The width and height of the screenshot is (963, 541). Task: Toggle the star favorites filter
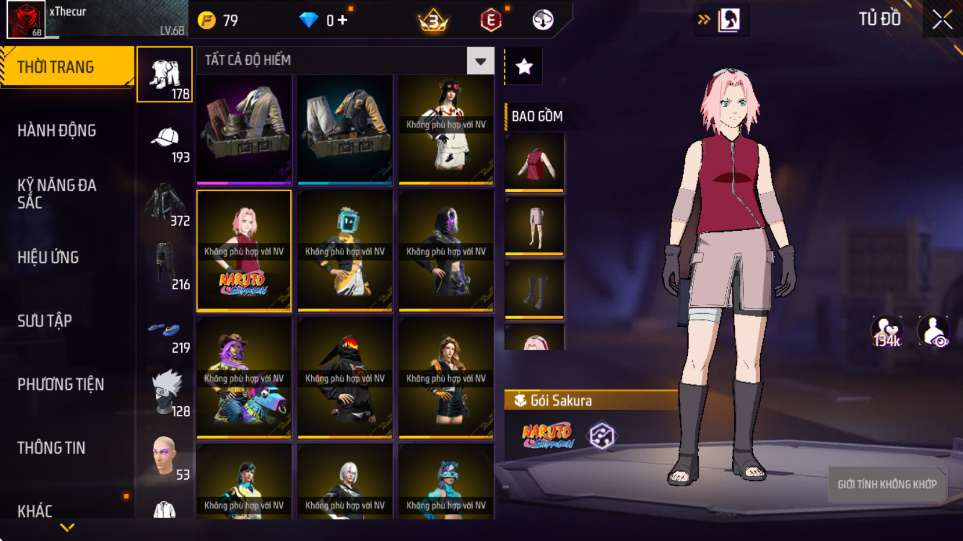click(x=524, y=67)
